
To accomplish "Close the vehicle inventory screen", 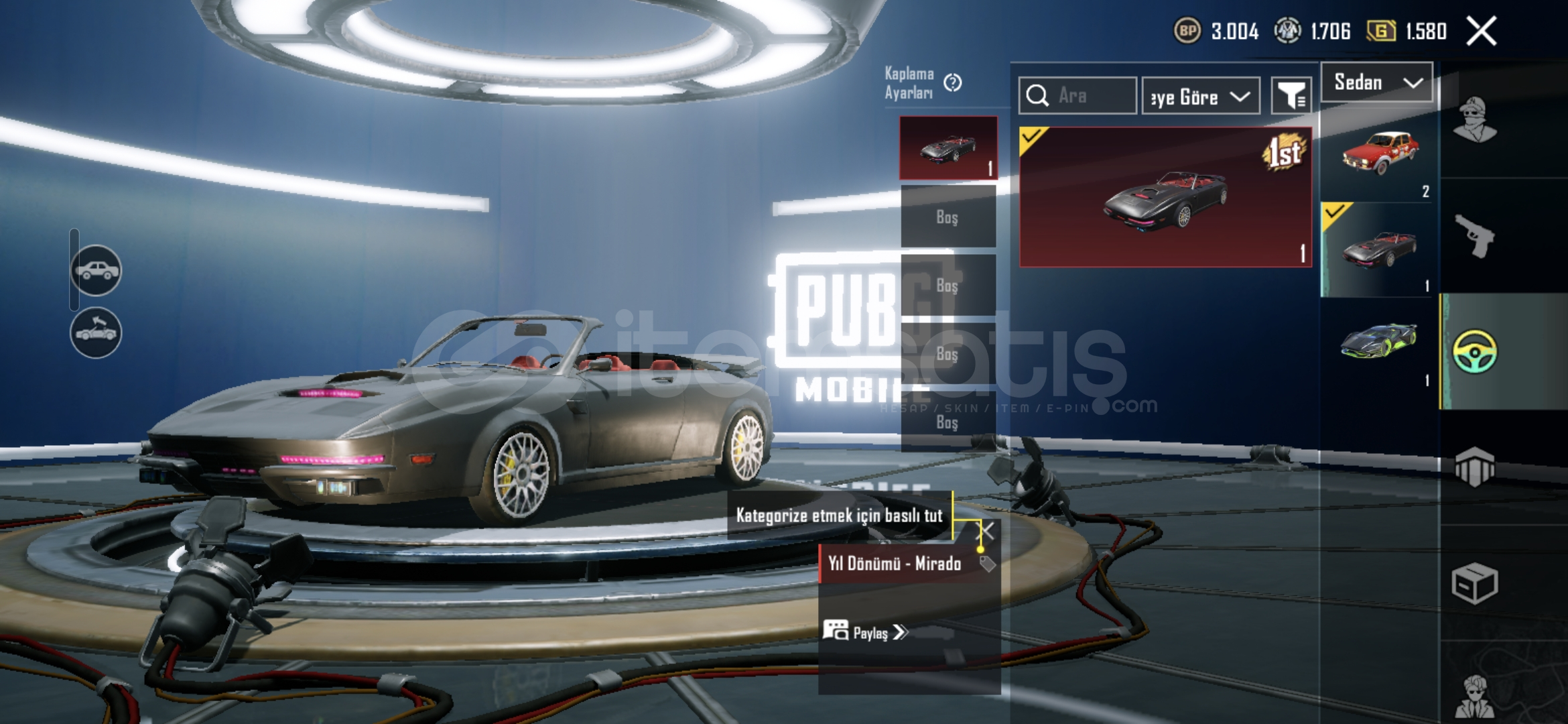I will point(1481,32).
